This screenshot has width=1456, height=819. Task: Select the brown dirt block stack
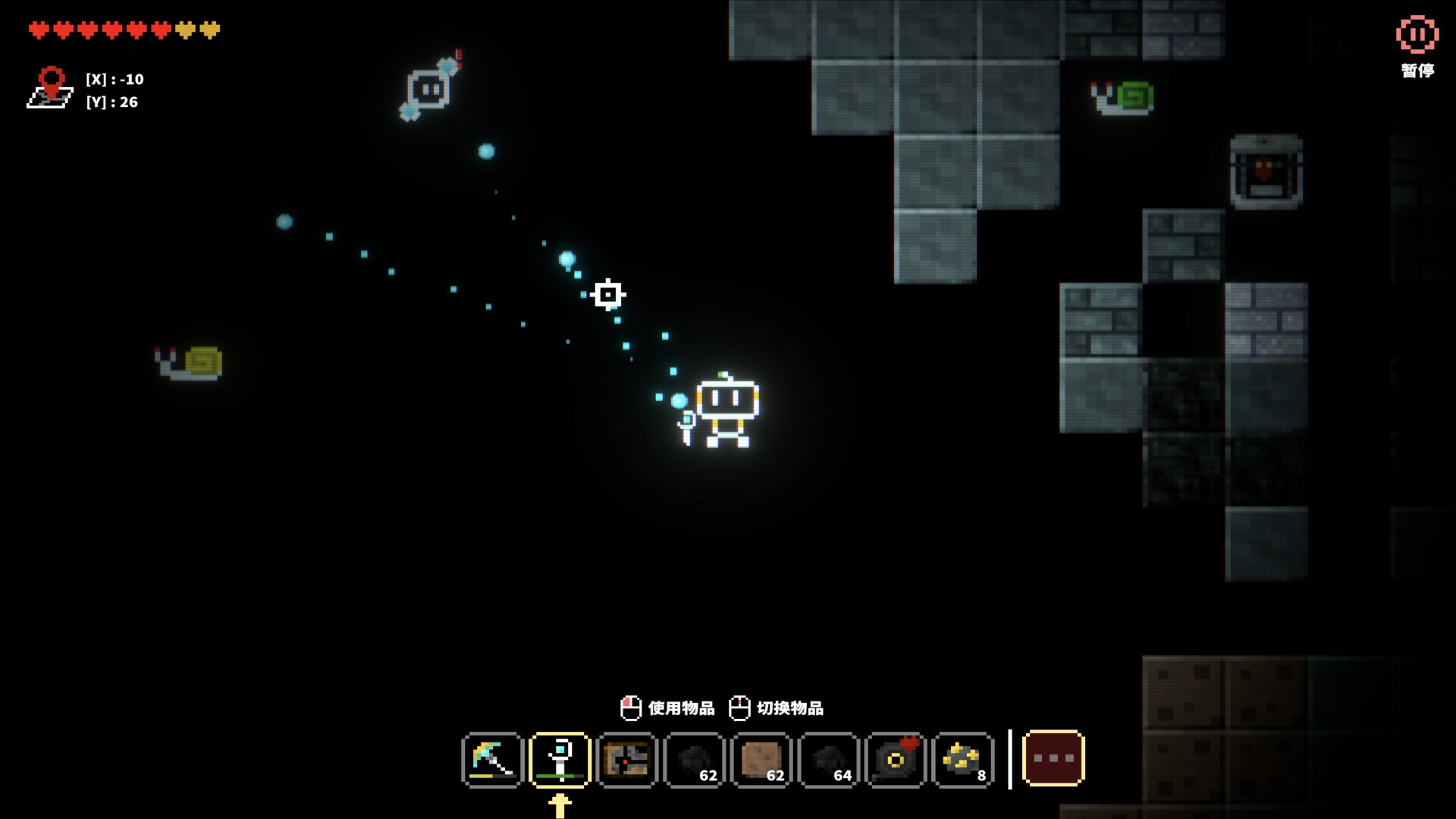[761, 760]
